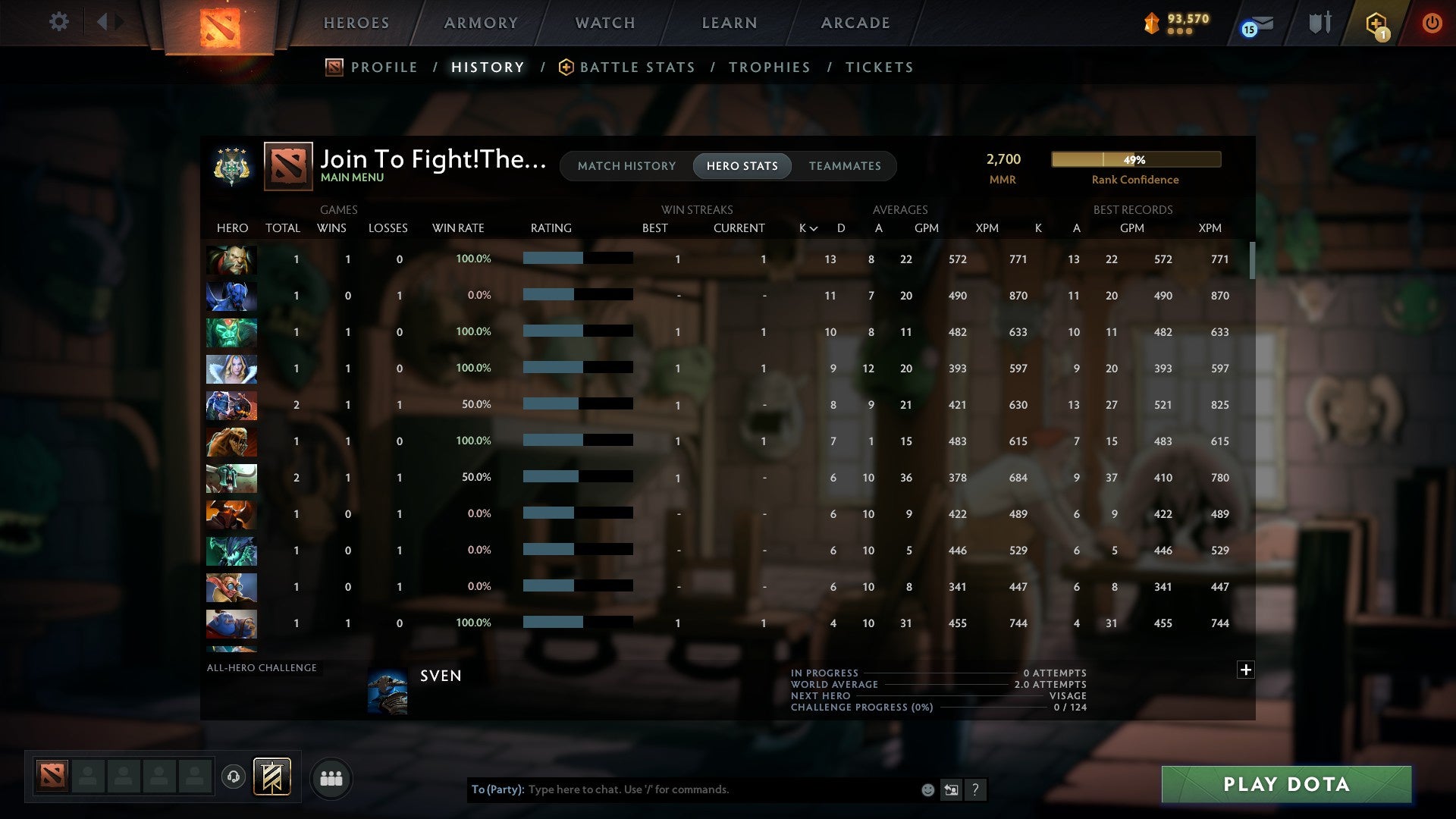Open the screenshot share icon beside chat
1456x819 pixels.
pyautogui.click(x=951, y=789)
